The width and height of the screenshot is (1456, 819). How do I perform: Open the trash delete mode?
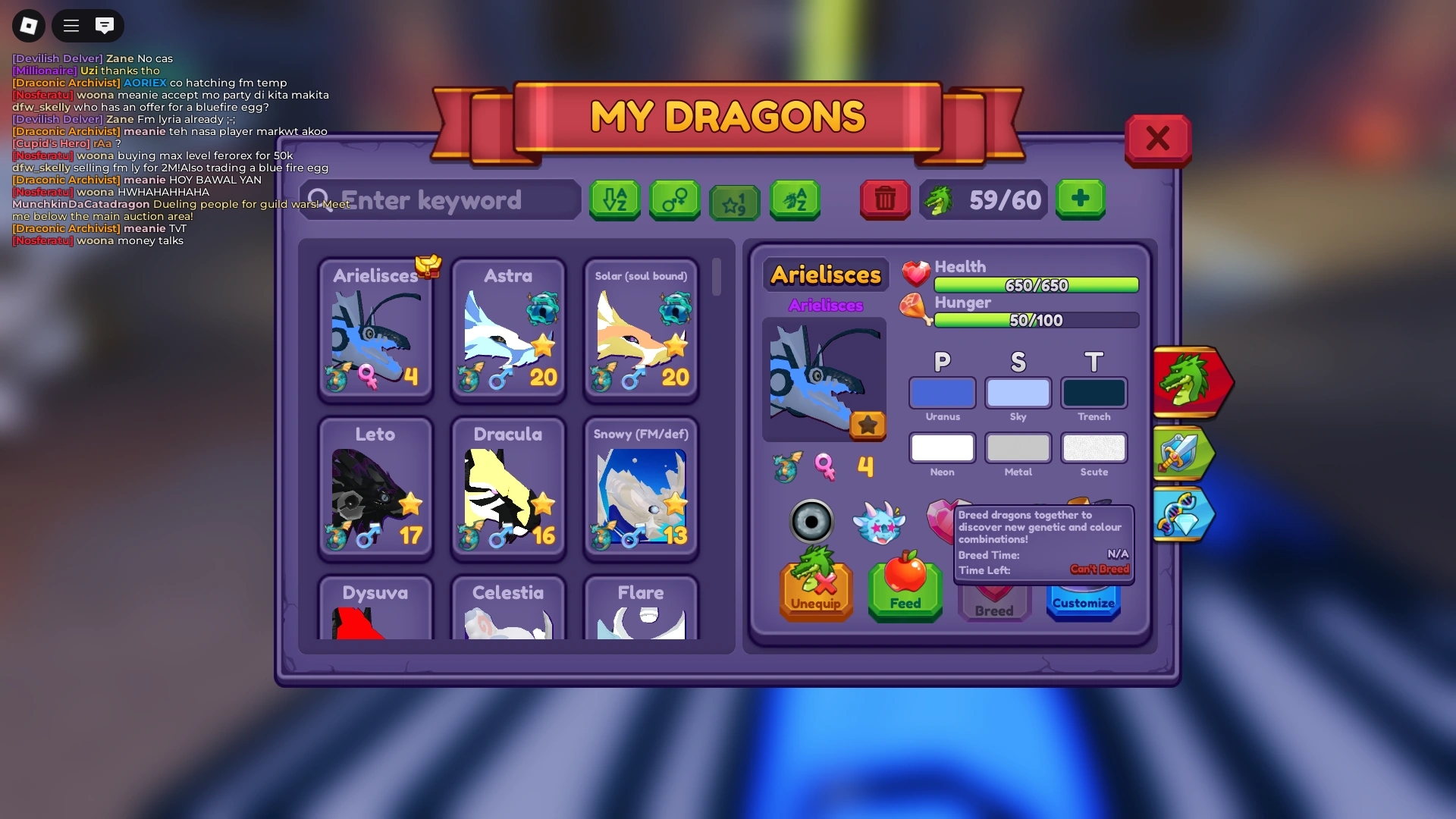coord(885,200)
